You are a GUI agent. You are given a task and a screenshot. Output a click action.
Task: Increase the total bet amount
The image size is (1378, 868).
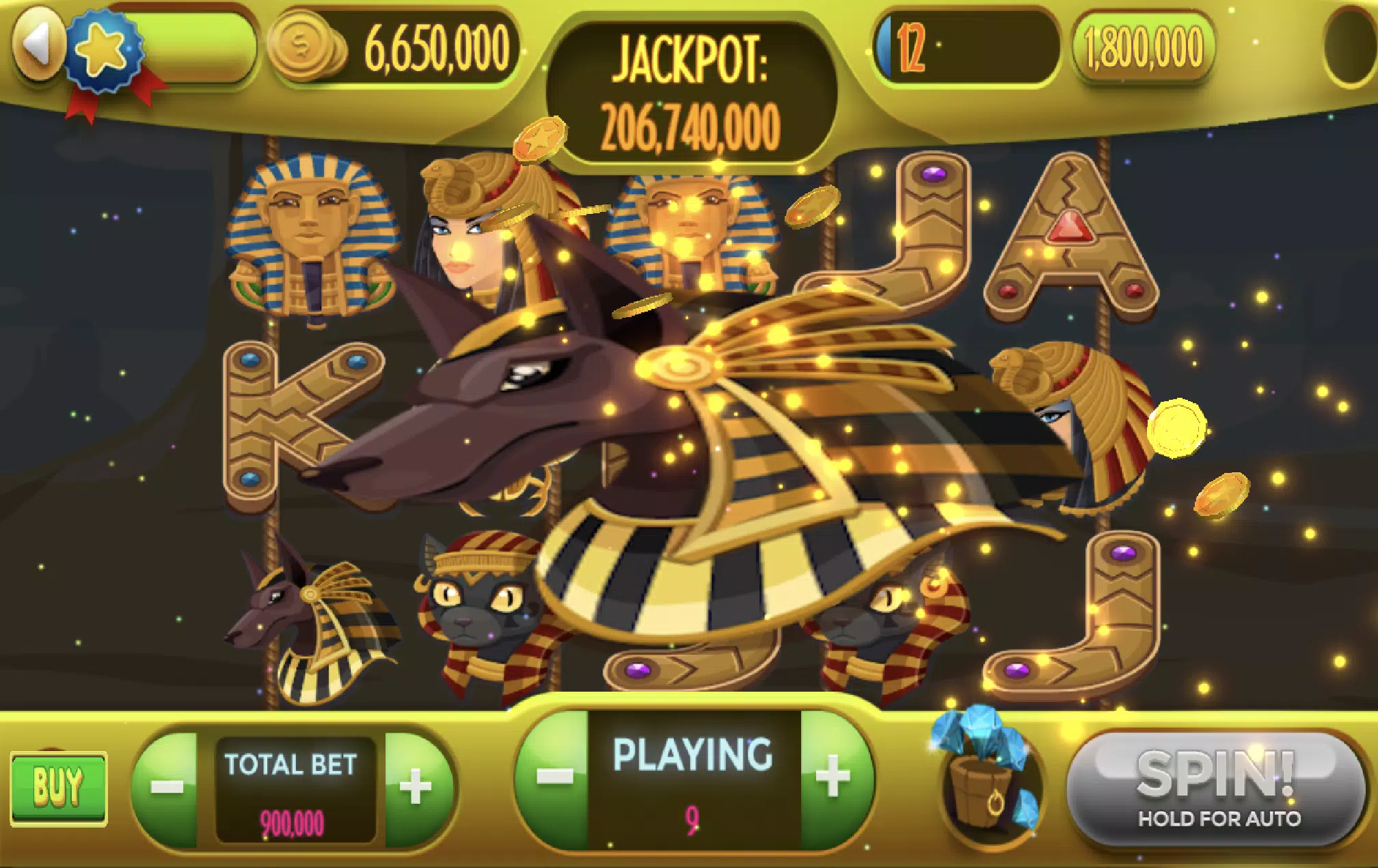pyautogui.click(x=416, y=787)
